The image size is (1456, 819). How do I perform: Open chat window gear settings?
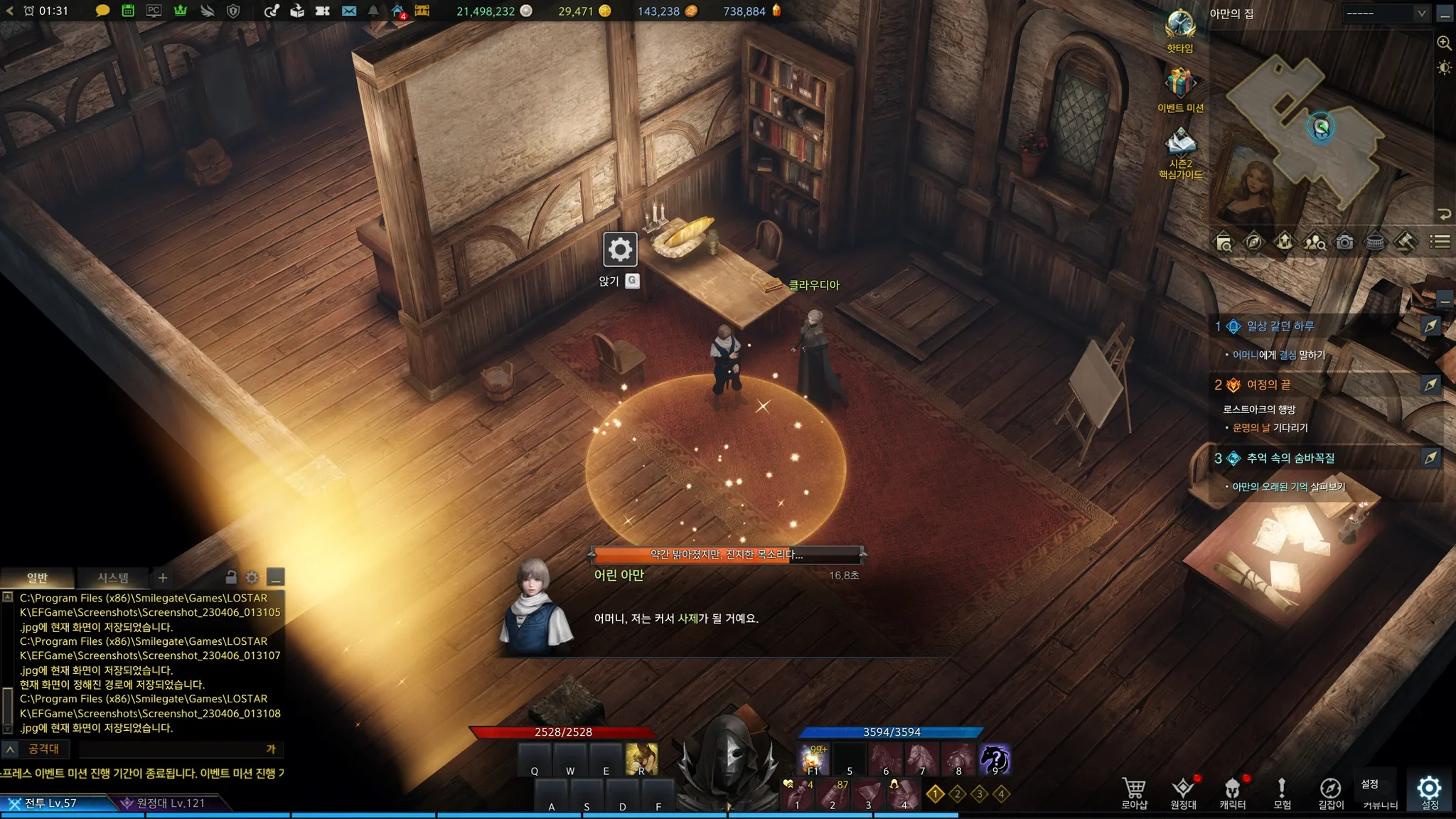click(252, 577)
